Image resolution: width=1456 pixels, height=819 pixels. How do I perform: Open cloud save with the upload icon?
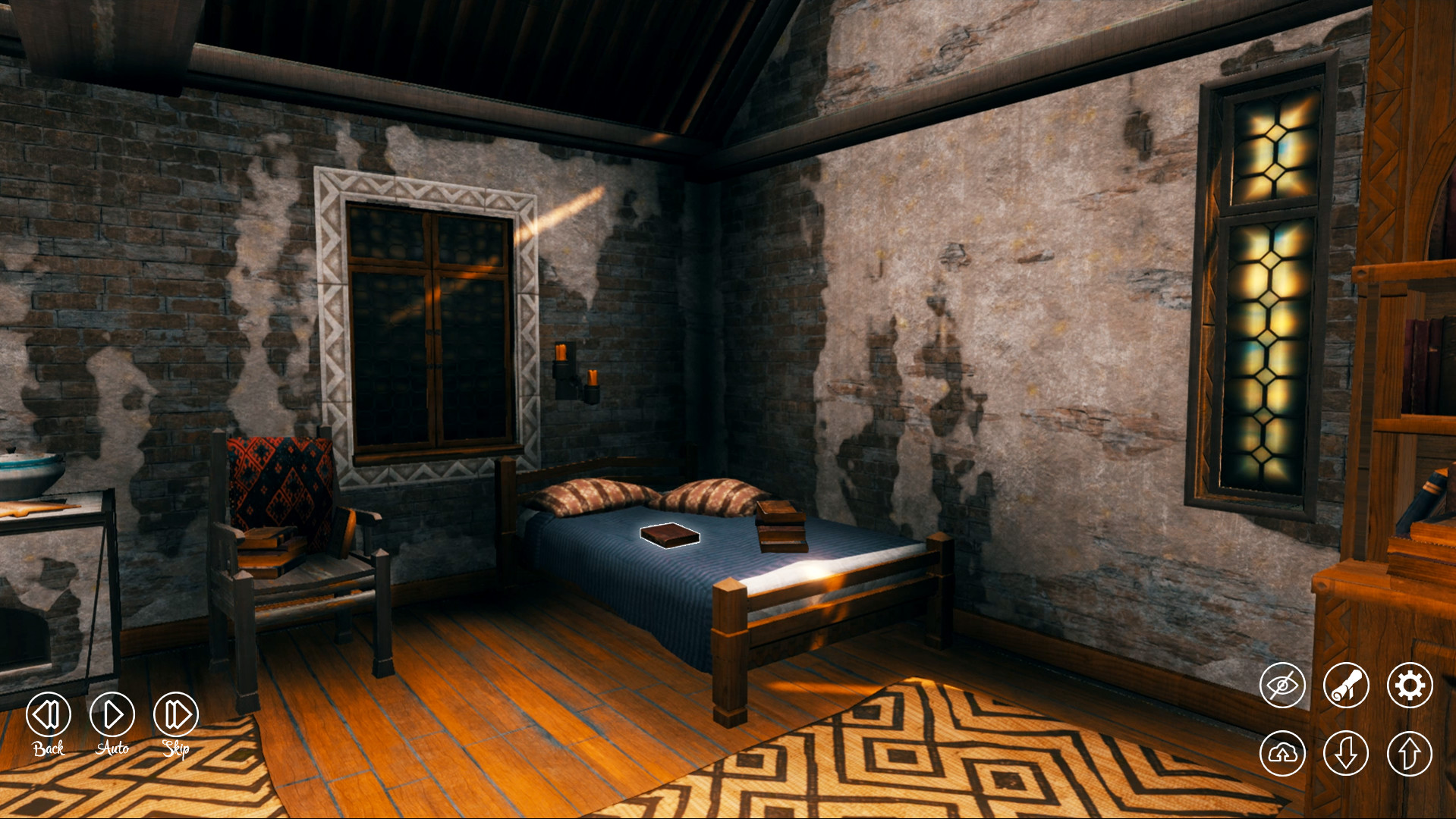1281,753
